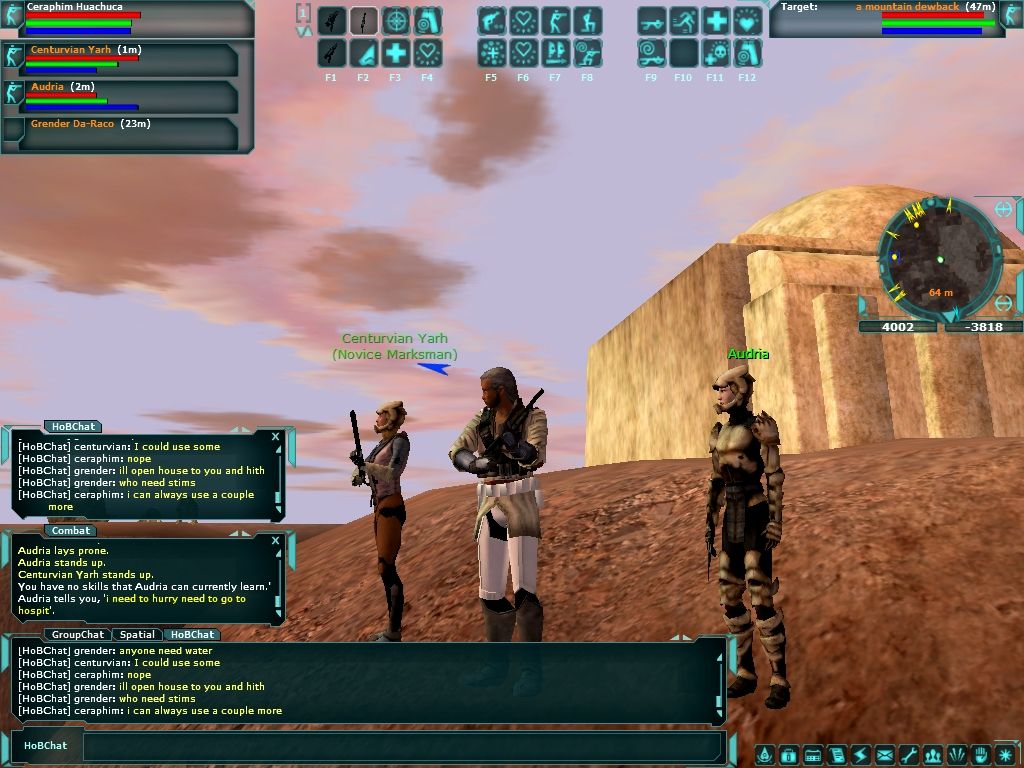The height and width of the screenshot is (768, 1024).
Task: Open the radar minimap
Action: (937, 256)
